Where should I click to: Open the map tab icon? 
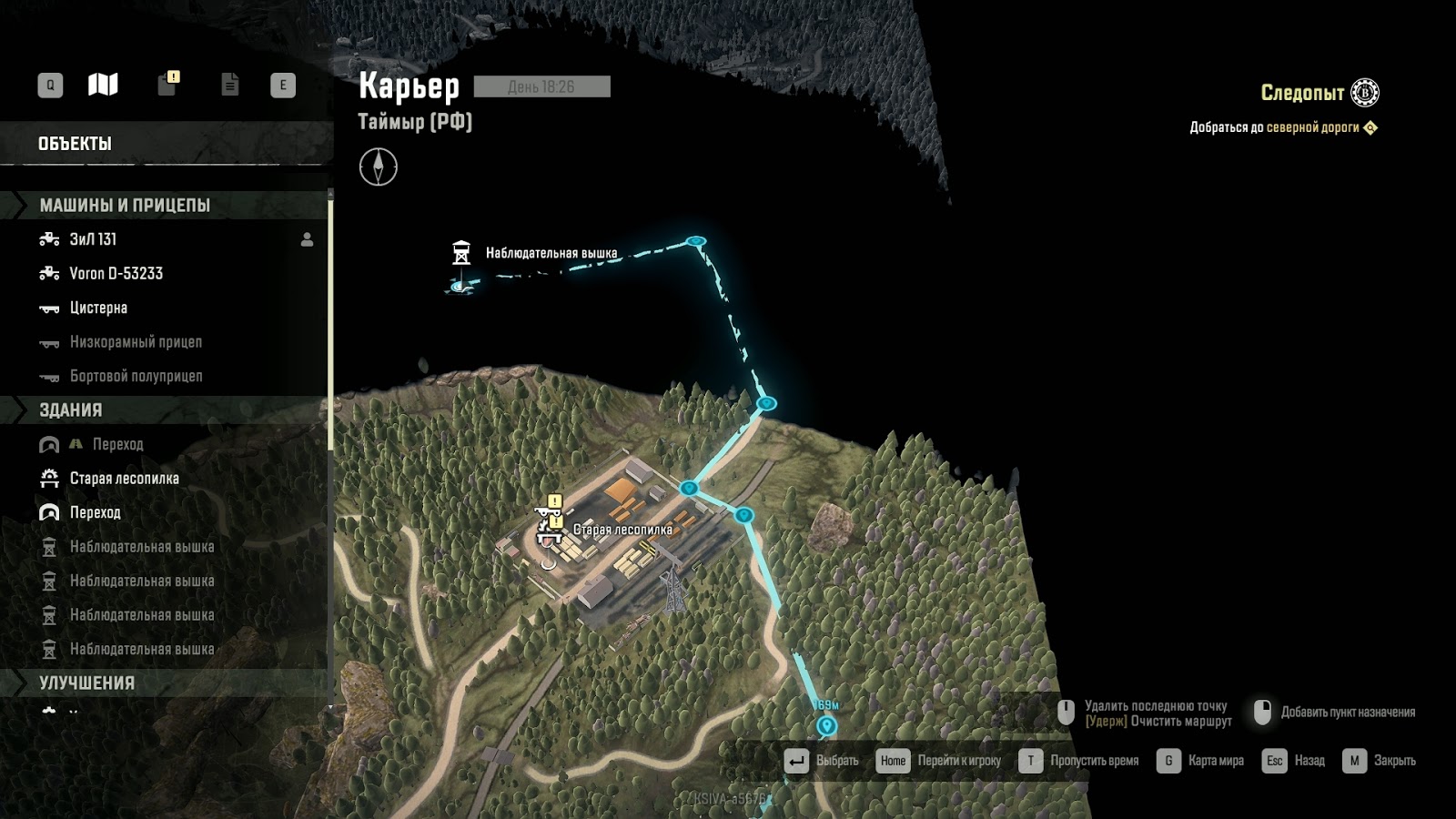(103, 85)
